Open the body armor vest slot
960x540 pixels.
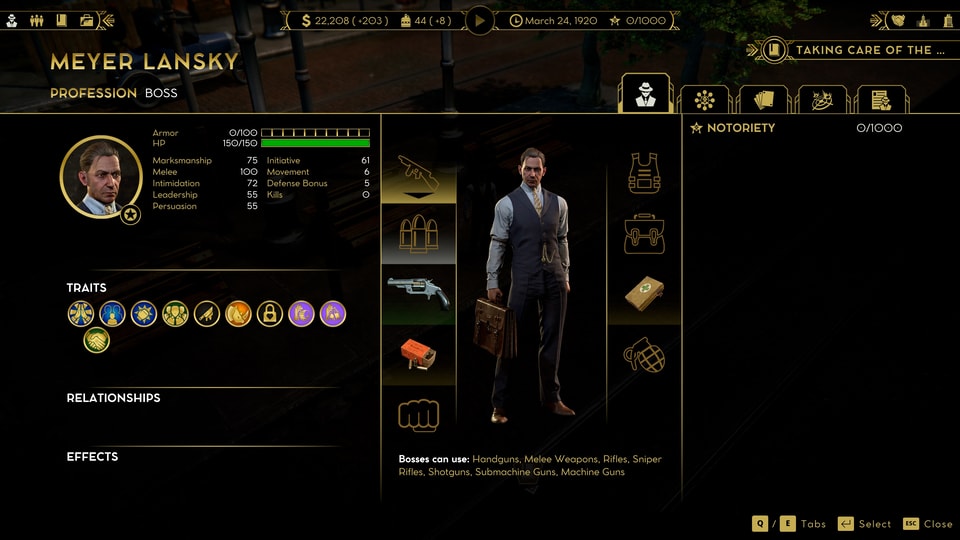coord(645,173)
